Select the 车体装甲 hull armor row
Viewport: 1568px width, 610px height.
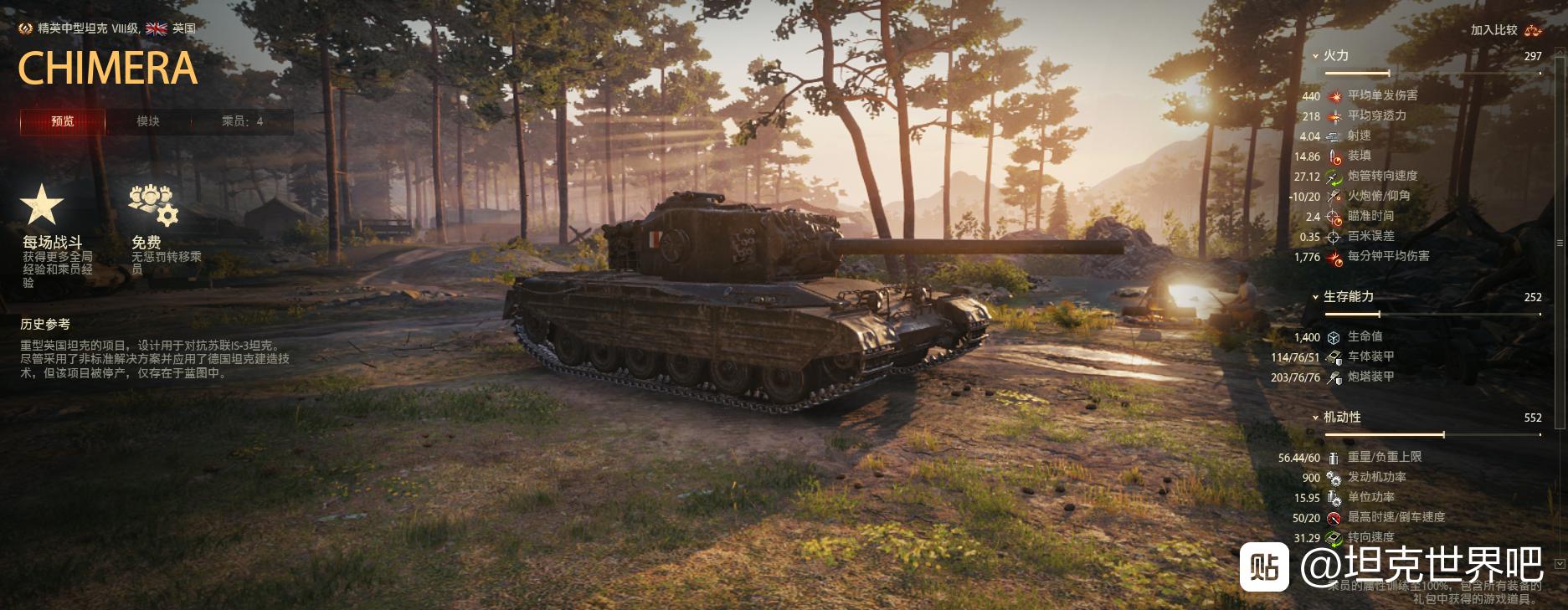point(1370,356)
